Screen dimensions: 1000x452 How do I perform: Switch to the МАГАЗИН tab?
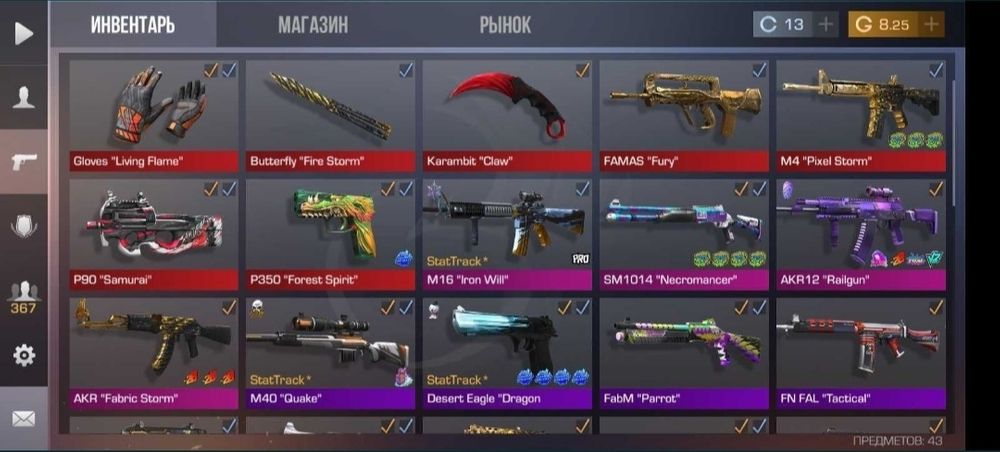pos(313,26)
